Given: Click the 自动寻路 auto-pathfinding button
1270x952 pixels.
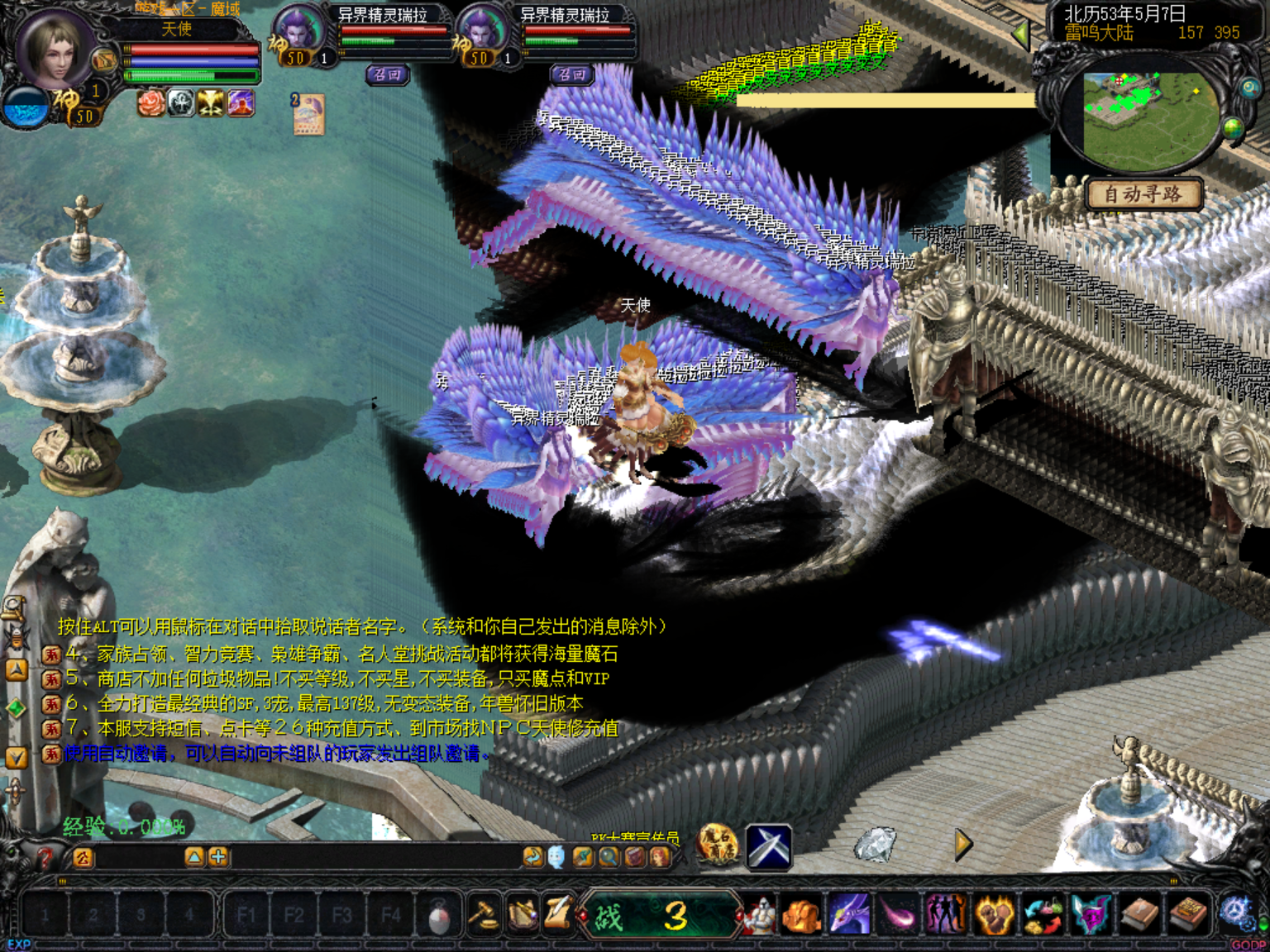Looking at the screenshot, I should coord(1143,194).
